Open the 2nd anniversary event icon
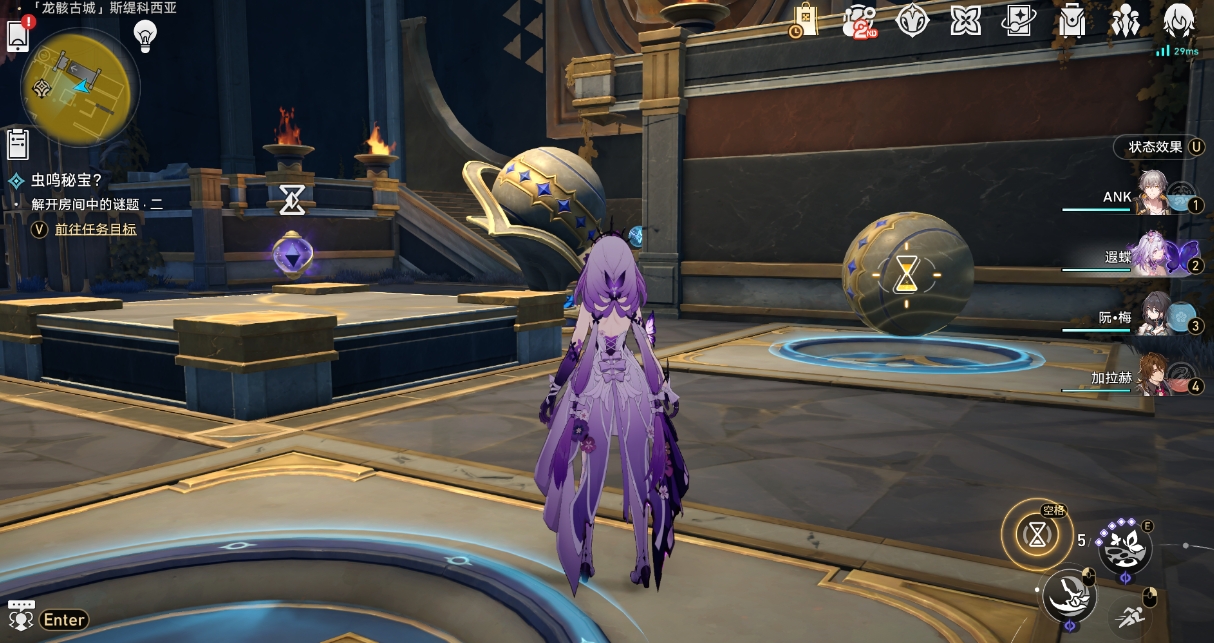This screenshot has width=1214, height=643. tap(859, 20)
